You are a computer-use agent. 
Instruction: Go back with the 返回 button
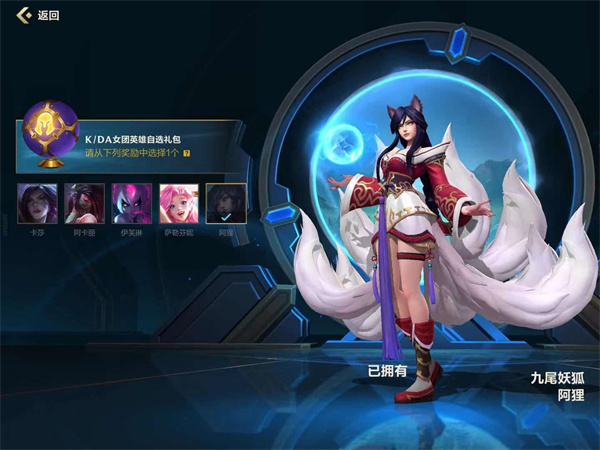[x=37, y=15]
